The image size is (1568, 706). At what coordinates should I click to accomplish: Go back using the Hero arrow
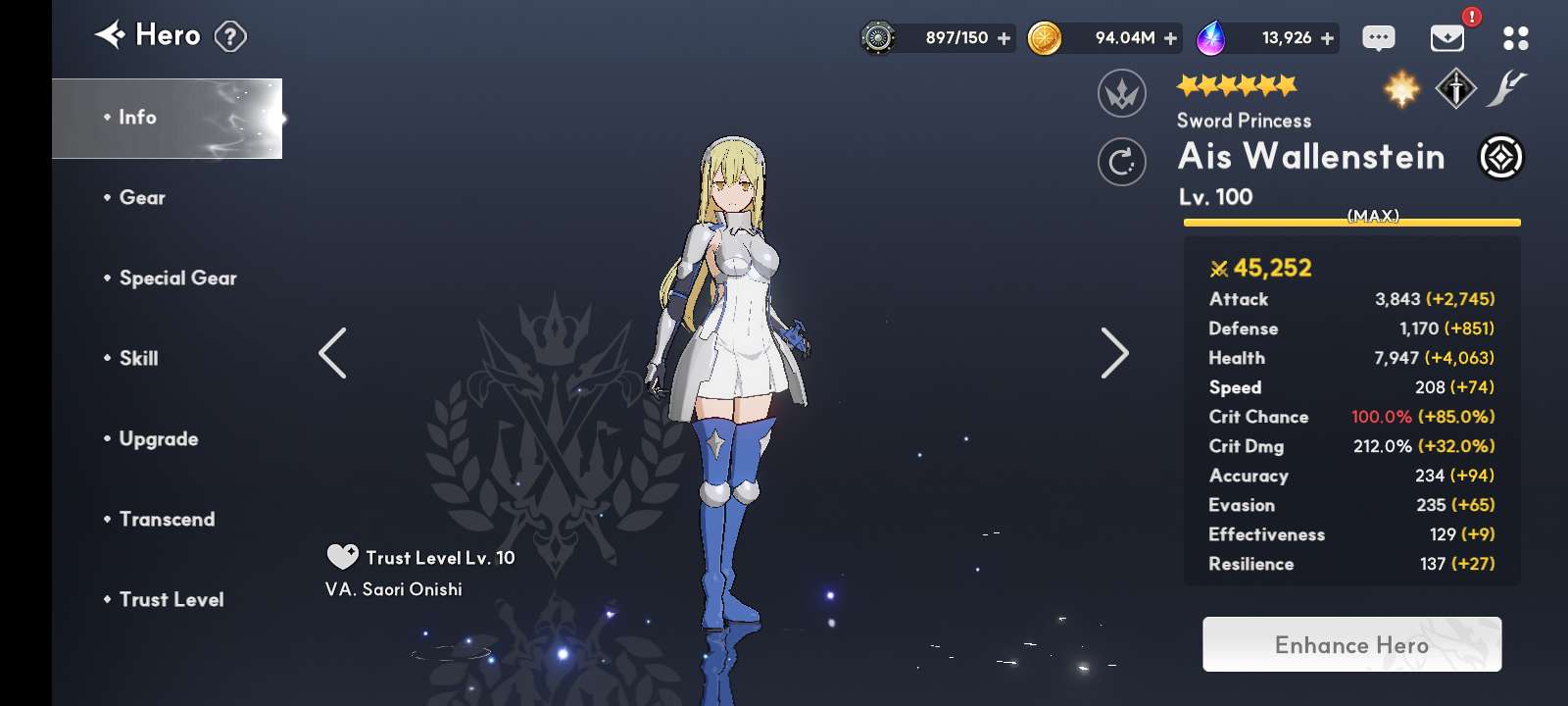click(x=111, y=35)
